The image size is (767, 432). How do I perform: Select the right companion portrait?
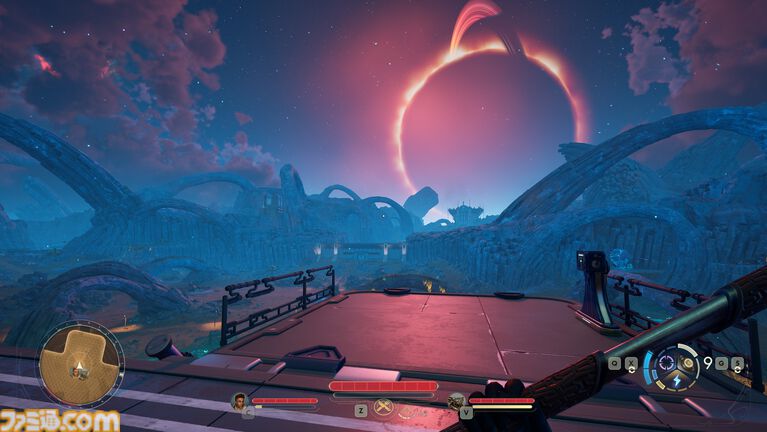(x=456, y=401)
